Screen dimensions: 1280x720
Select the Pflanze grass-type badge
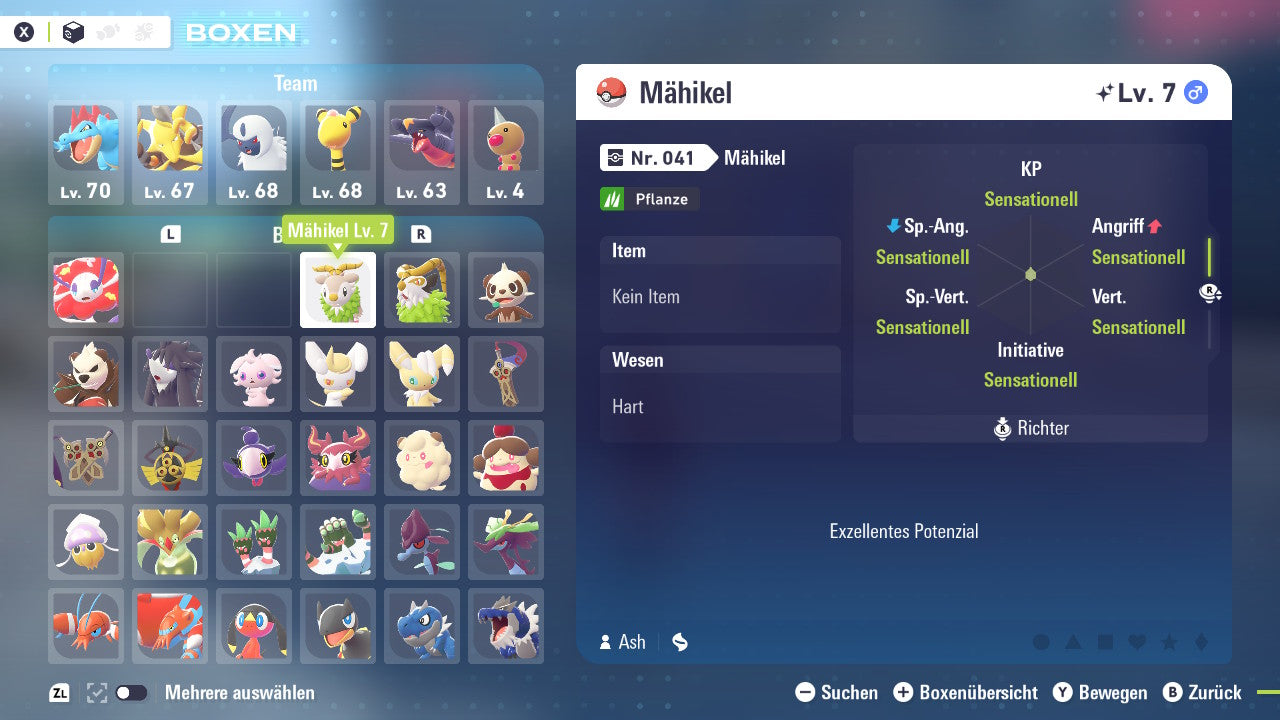point(649,199)
